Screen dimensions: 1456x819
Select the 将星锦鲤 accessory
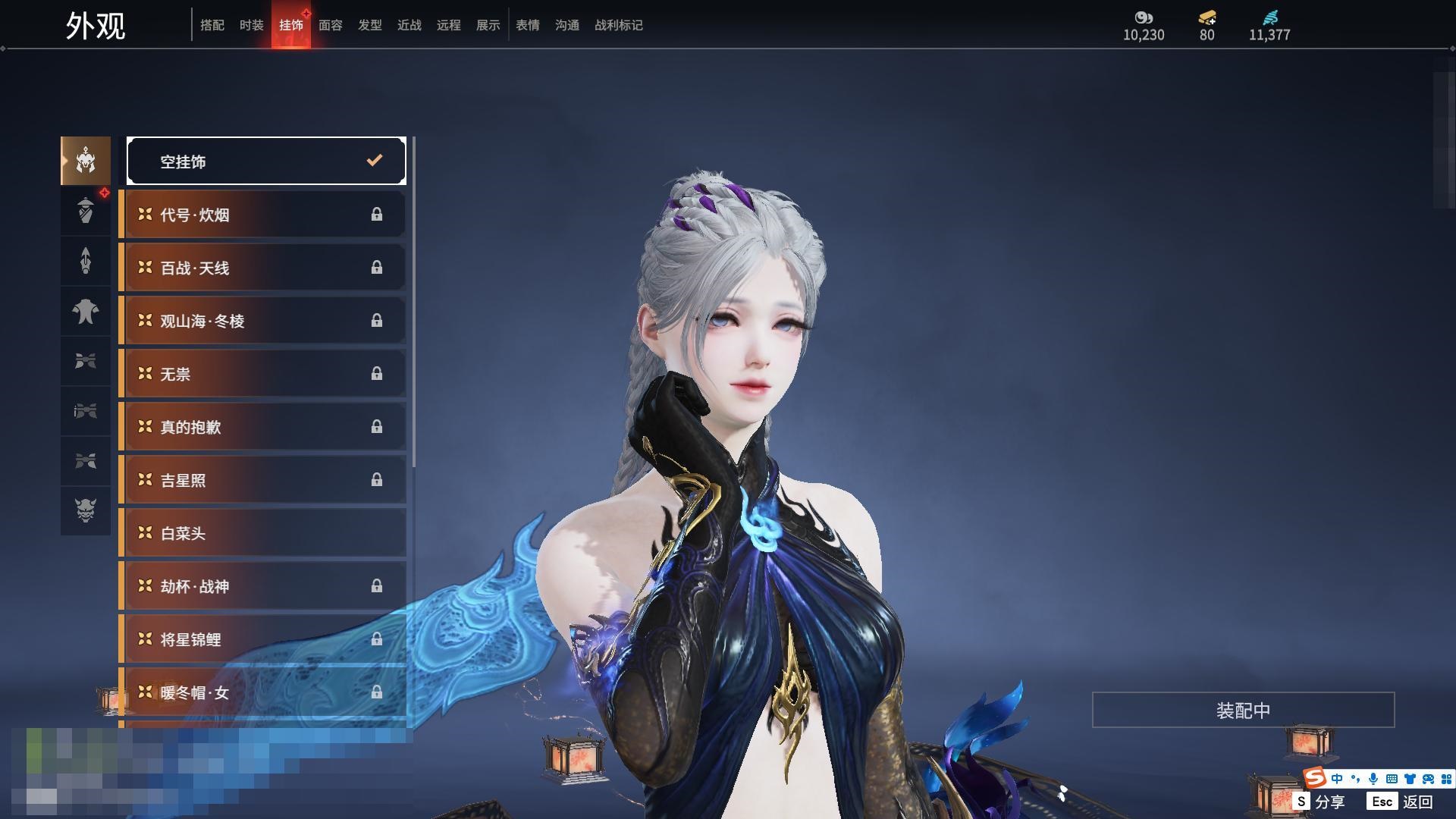click(x=262, y=639)
